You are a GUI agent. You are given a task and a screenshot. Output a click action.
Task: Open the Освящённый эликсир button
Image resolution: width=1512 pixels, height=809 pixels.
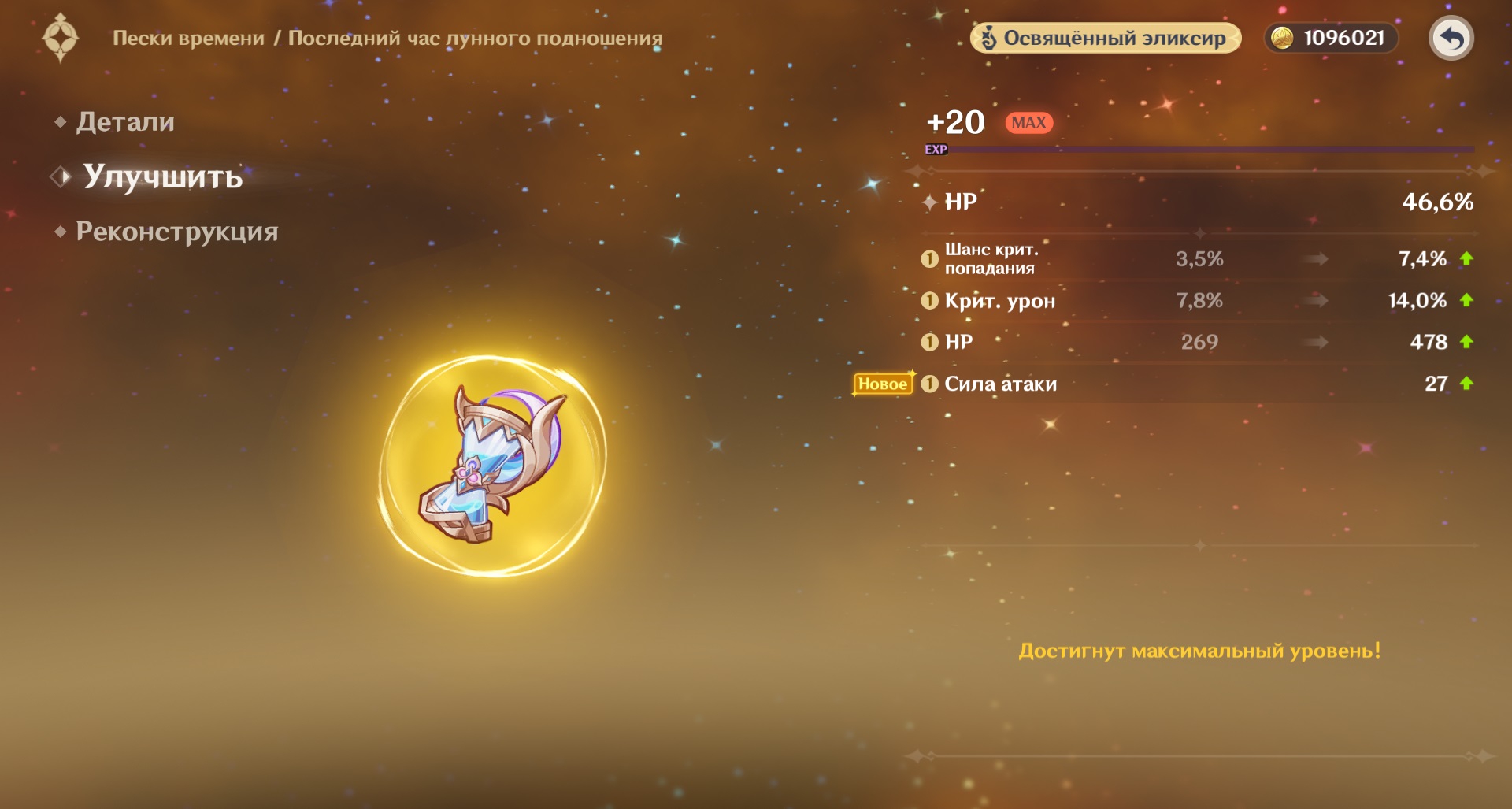point(1105,39)
